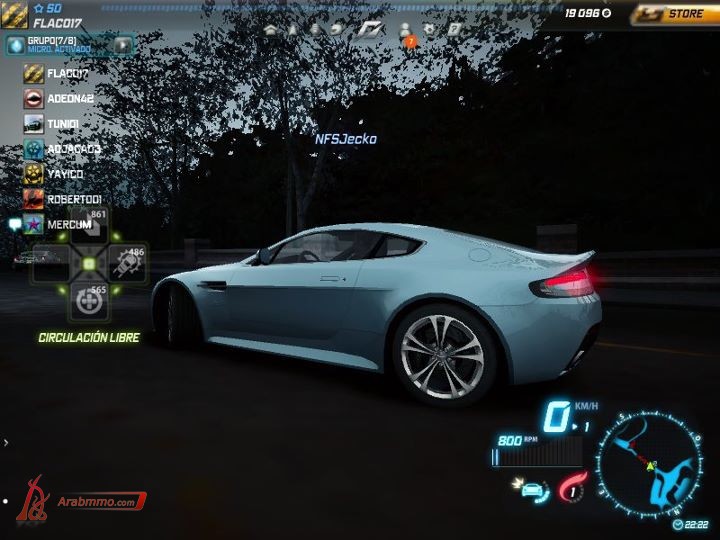Open the Need for Speed logo menu
This screenshot has width=720, height=540.
point(371,29)
